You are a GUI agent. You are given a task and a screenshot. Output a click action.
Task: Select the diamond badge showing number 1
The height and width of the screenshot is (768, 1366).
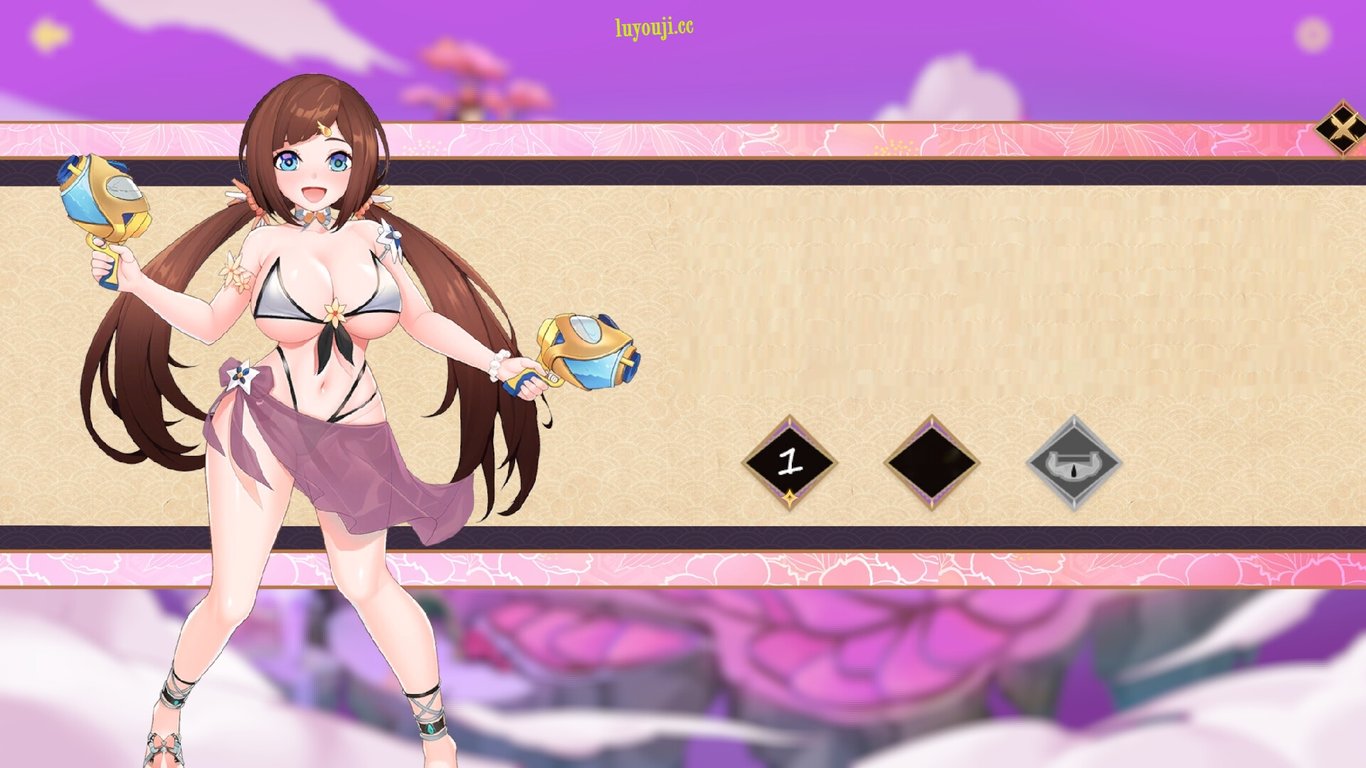click(x=789, y=463)
